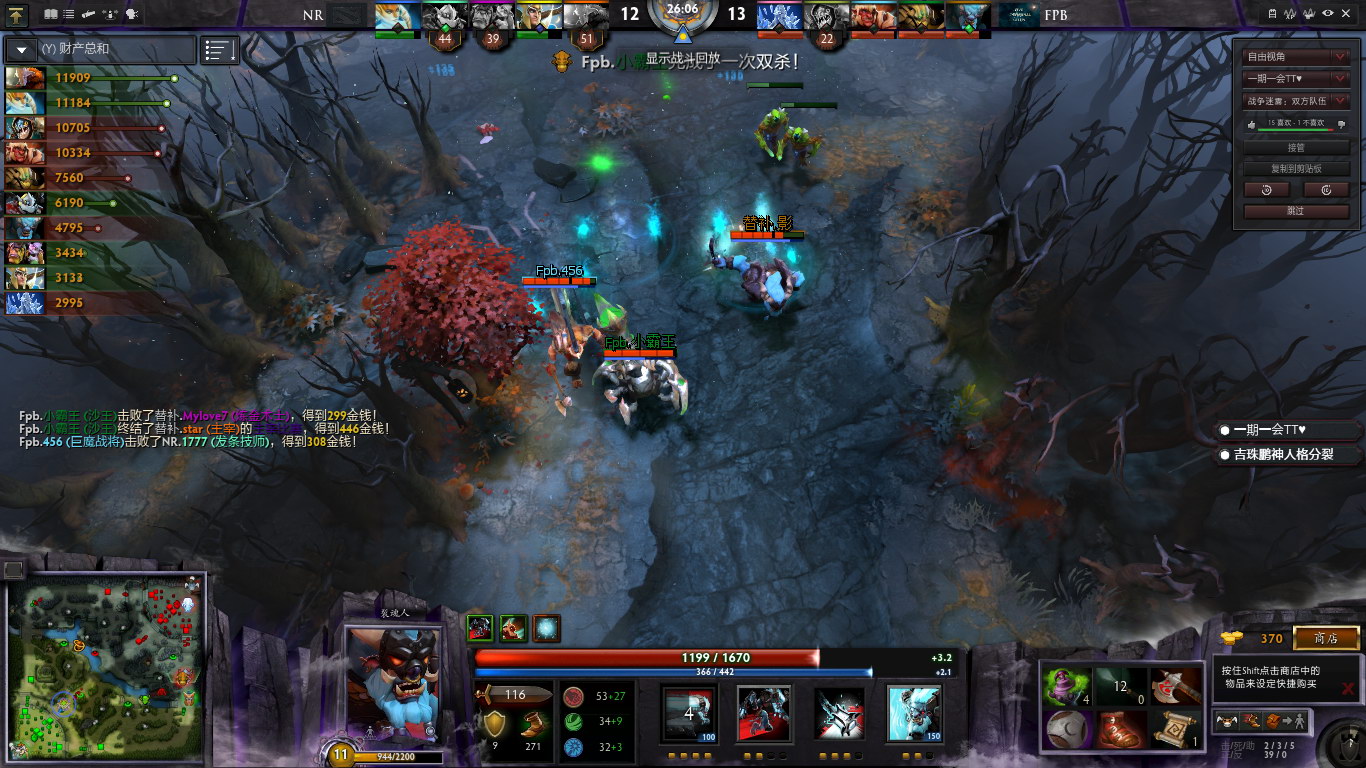1366x768 pixels.
Task: Close the spectator panel with the X
Action: coord(1347,13)
